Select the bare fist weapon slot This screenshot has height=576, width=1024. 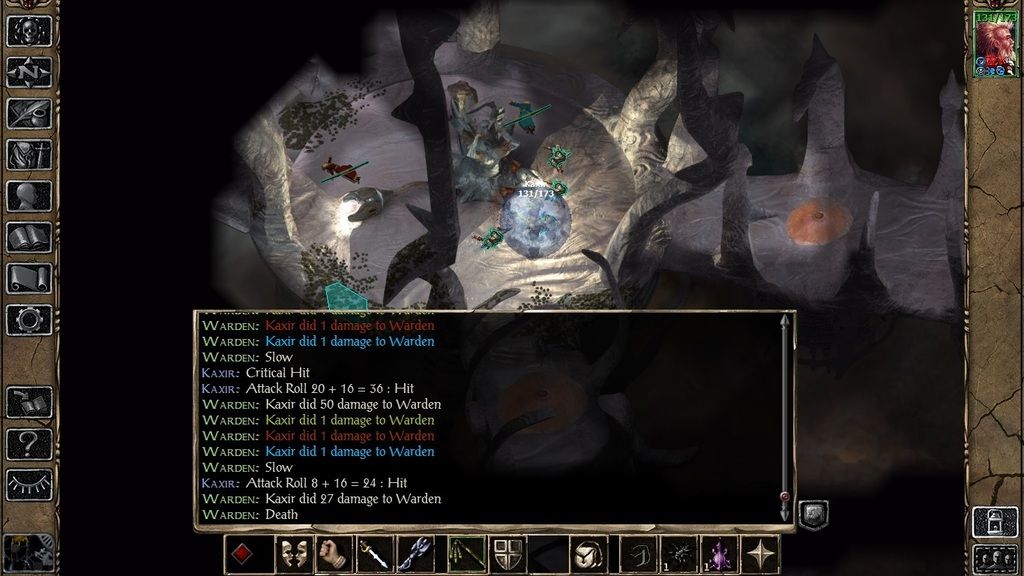point(334,554)
